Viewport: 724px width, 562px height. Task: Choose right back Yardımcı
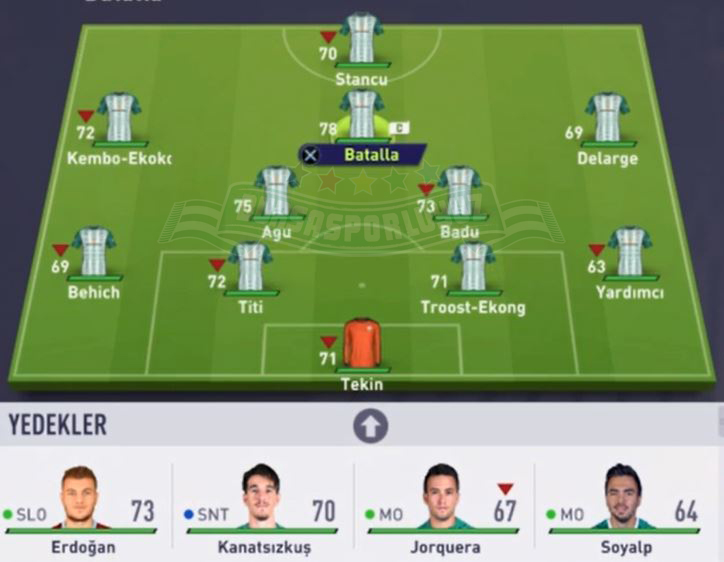point(630,252)
